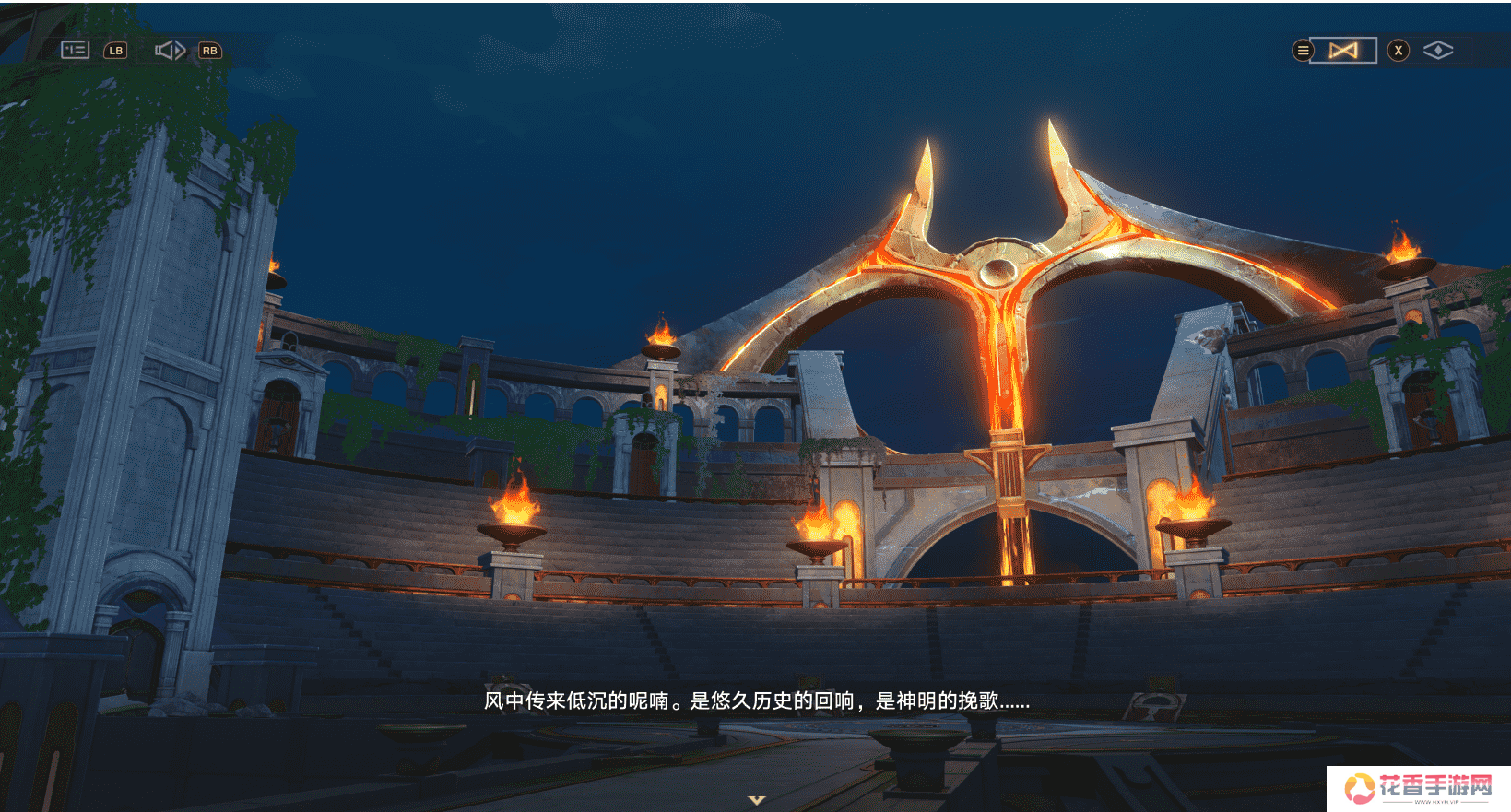Toggle the speaker voice playback icon

(x=170, y=50)
